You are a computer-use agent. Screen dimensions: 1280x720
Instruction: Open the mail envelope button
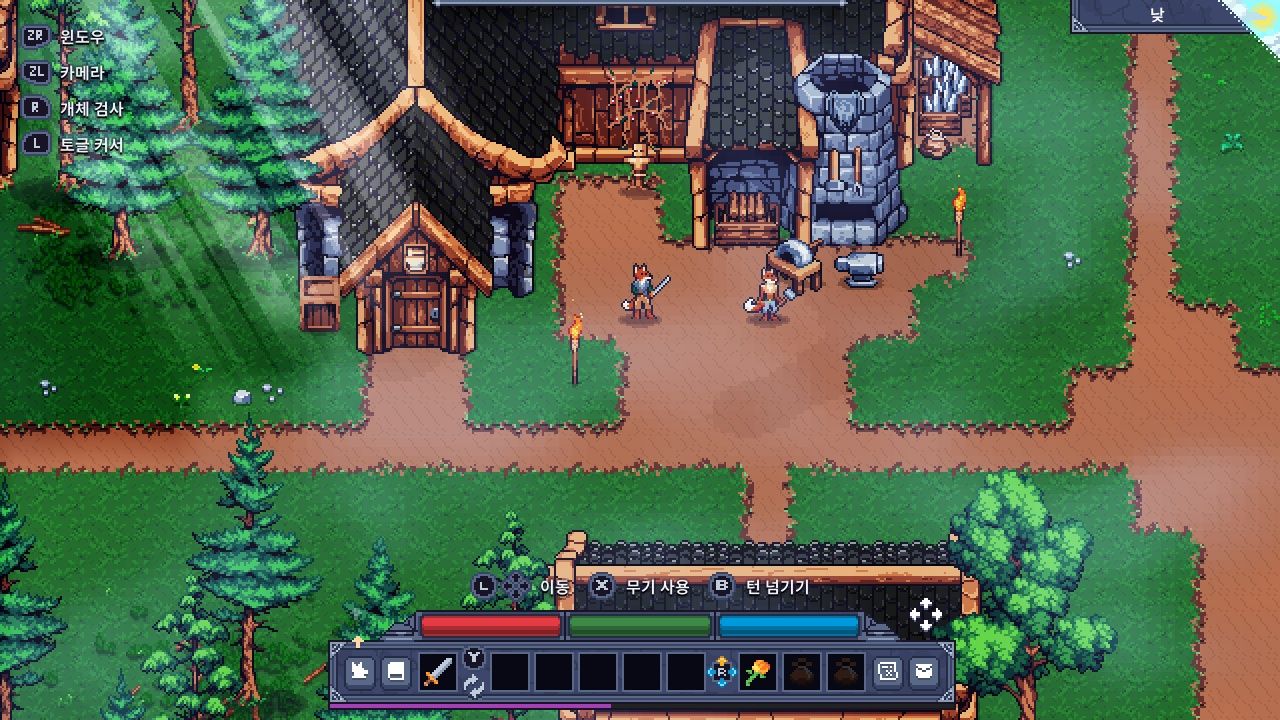coord(924,672)
